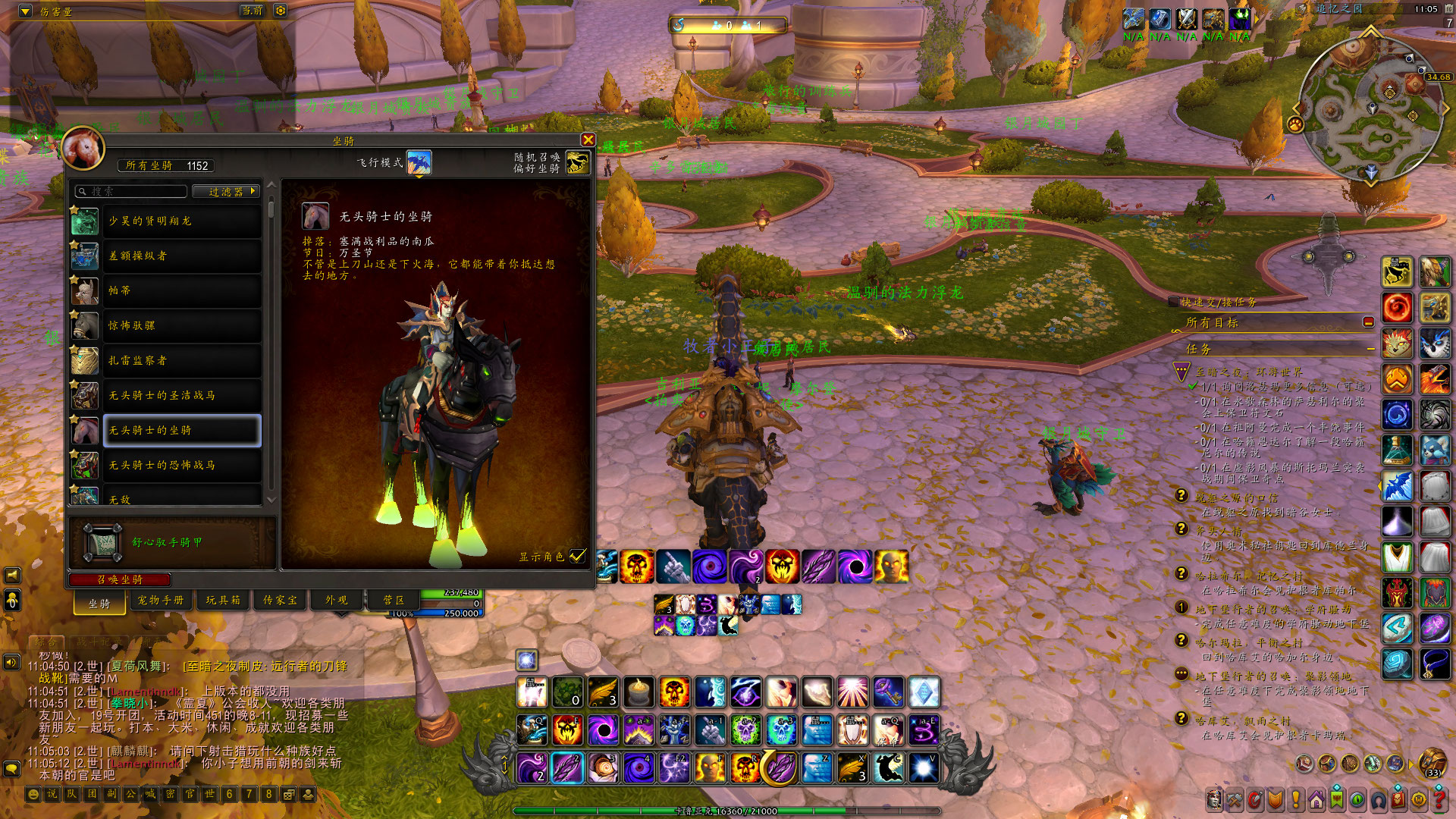Toggle the 飞行模式 flight mode icon
The width and height of the screenshot is (1456, 819).
(419, 162)
